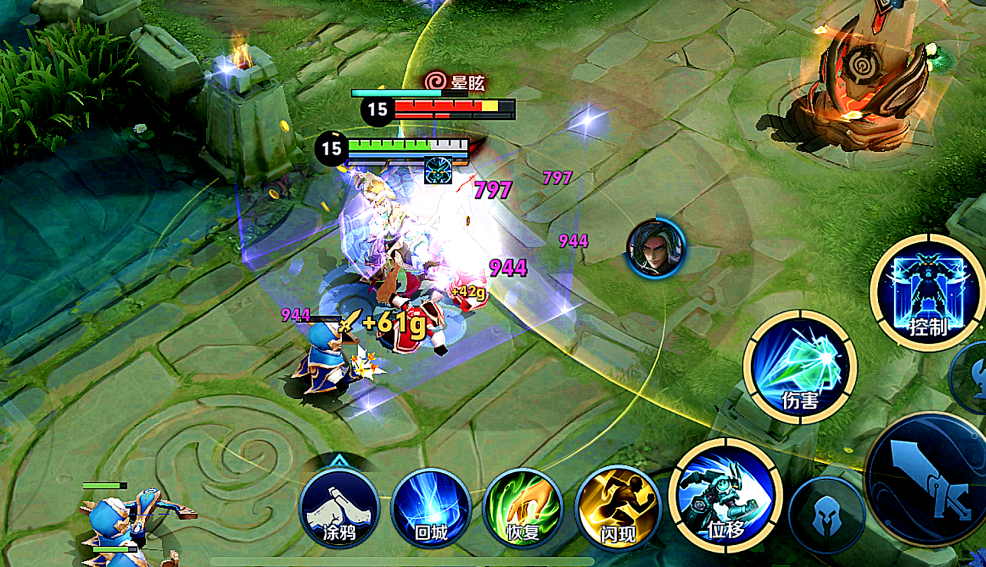Target the enemy hero portrait indicator

tap(656, 248)
